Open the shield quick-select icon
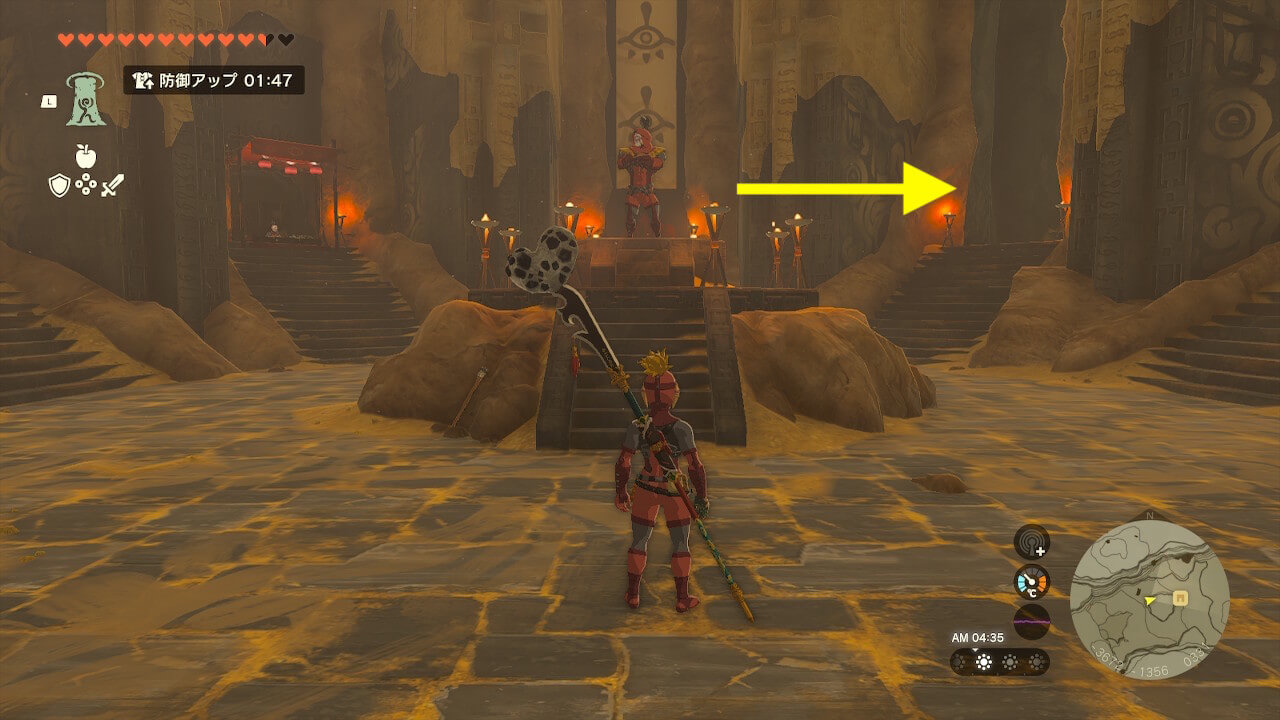The width and height of the screenshot is (1280, 720). tap(59, 184)
